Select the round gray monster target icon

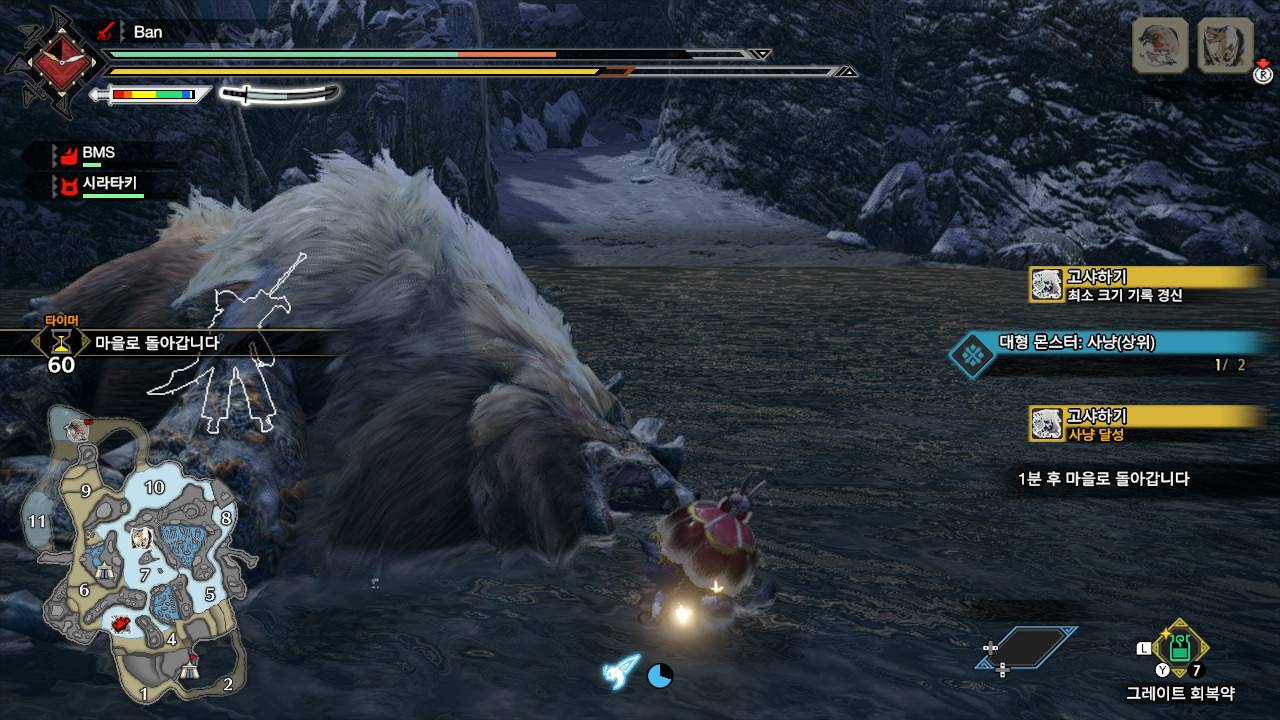1160,45
